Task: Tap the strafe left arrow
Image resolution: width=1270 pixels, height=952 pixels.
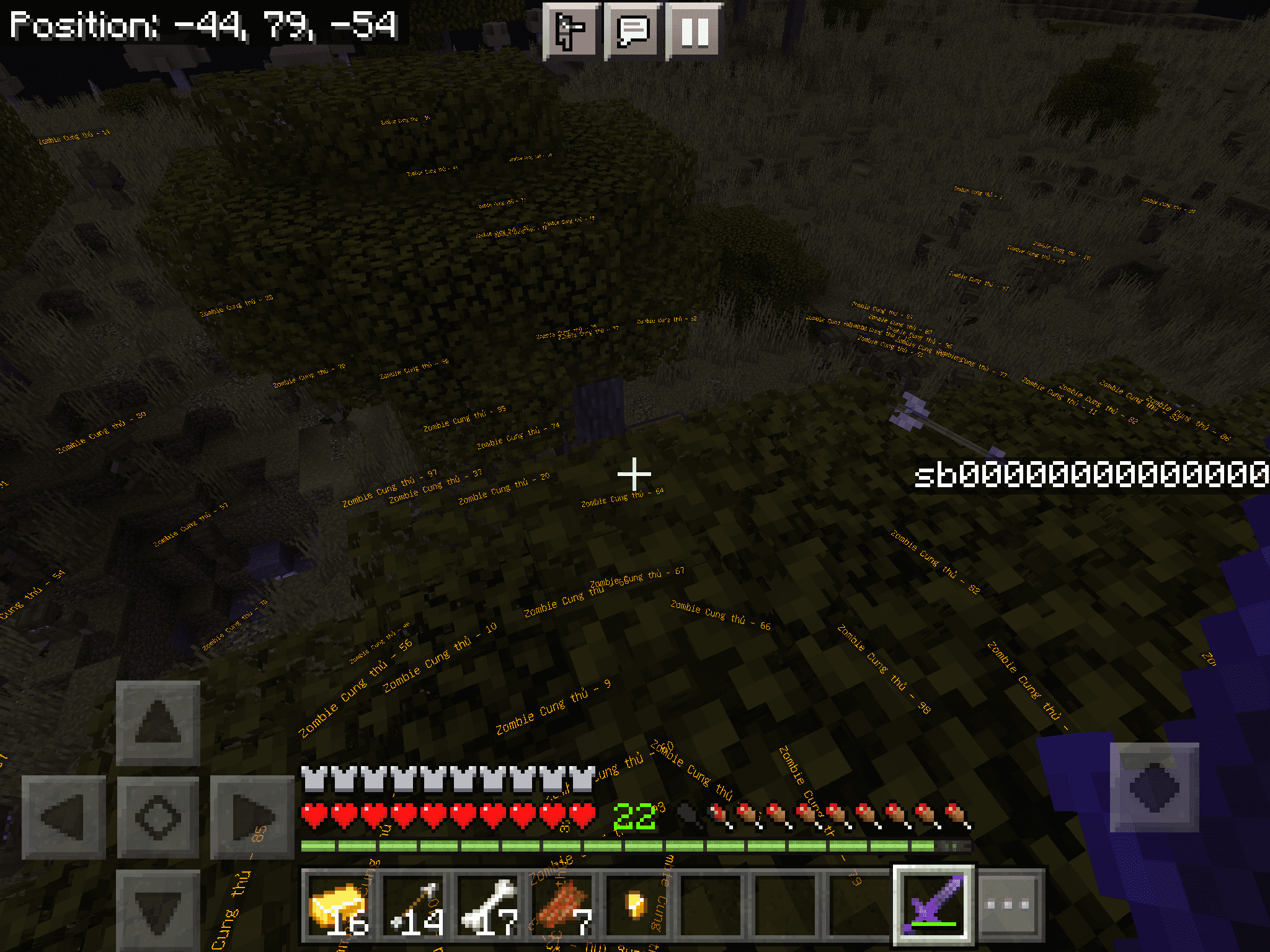Action: pyautogui.click(x=63, y=818)
